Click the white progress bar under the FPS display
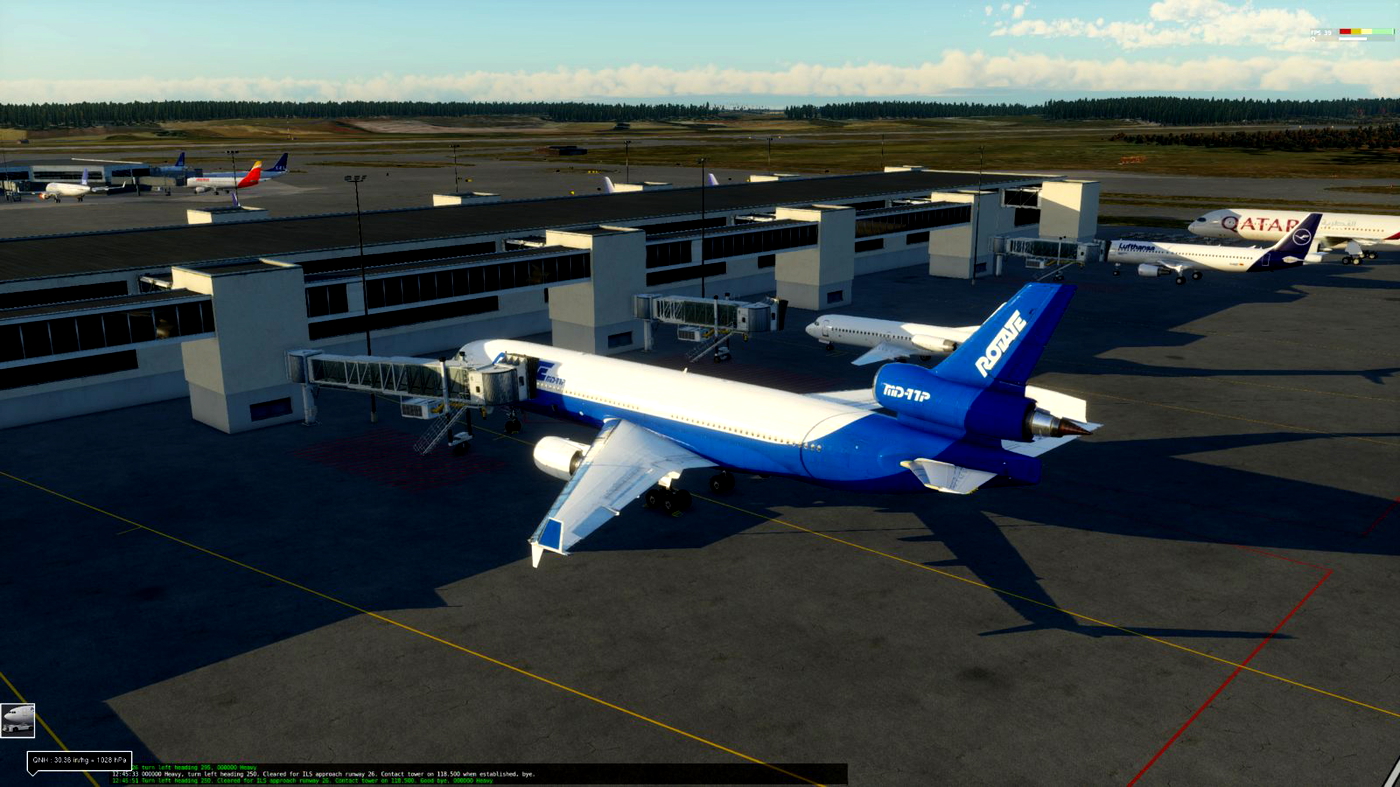 1353,39
